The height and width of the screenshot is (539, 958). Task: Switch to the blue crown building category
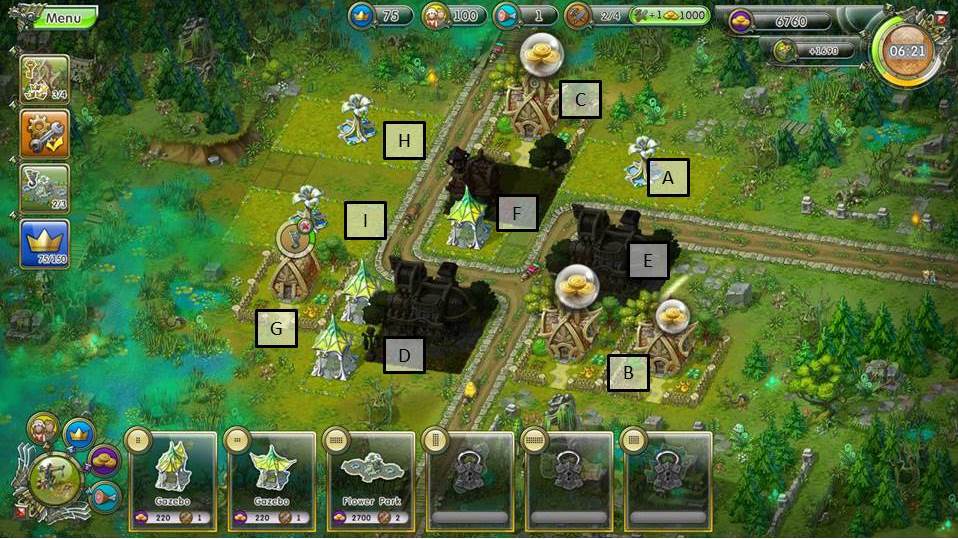(x=77, y=433)
